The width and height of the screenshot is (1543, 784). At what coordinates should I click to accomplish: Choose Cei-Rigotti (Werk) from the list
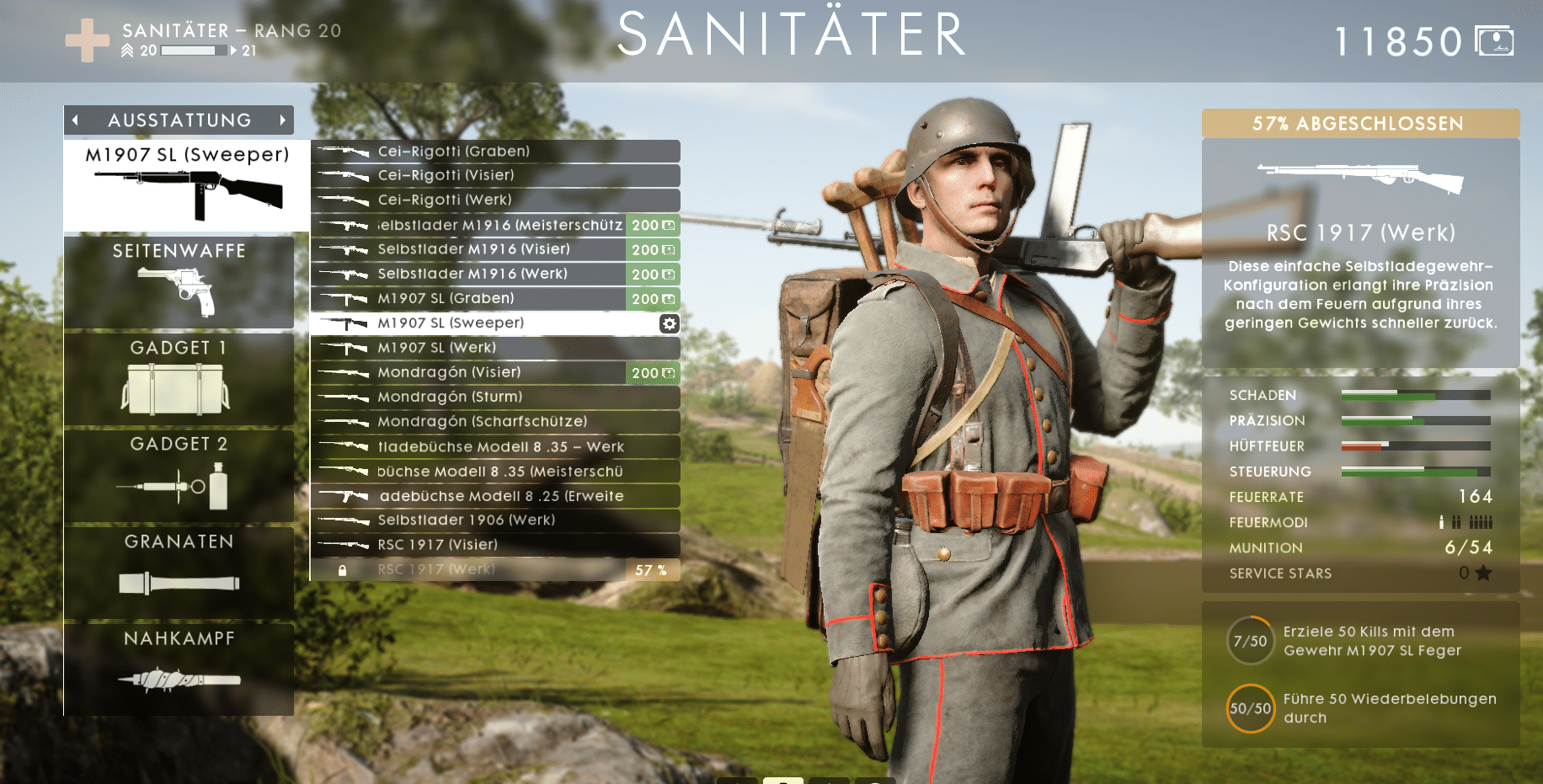coord(495,200)
